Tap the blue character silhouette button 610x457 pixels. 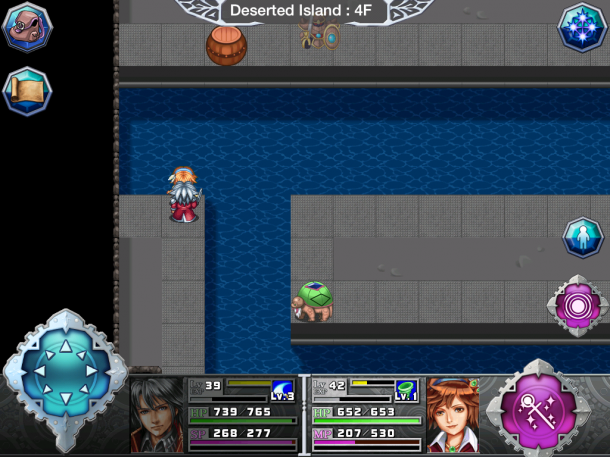click(x=581, y=238)
